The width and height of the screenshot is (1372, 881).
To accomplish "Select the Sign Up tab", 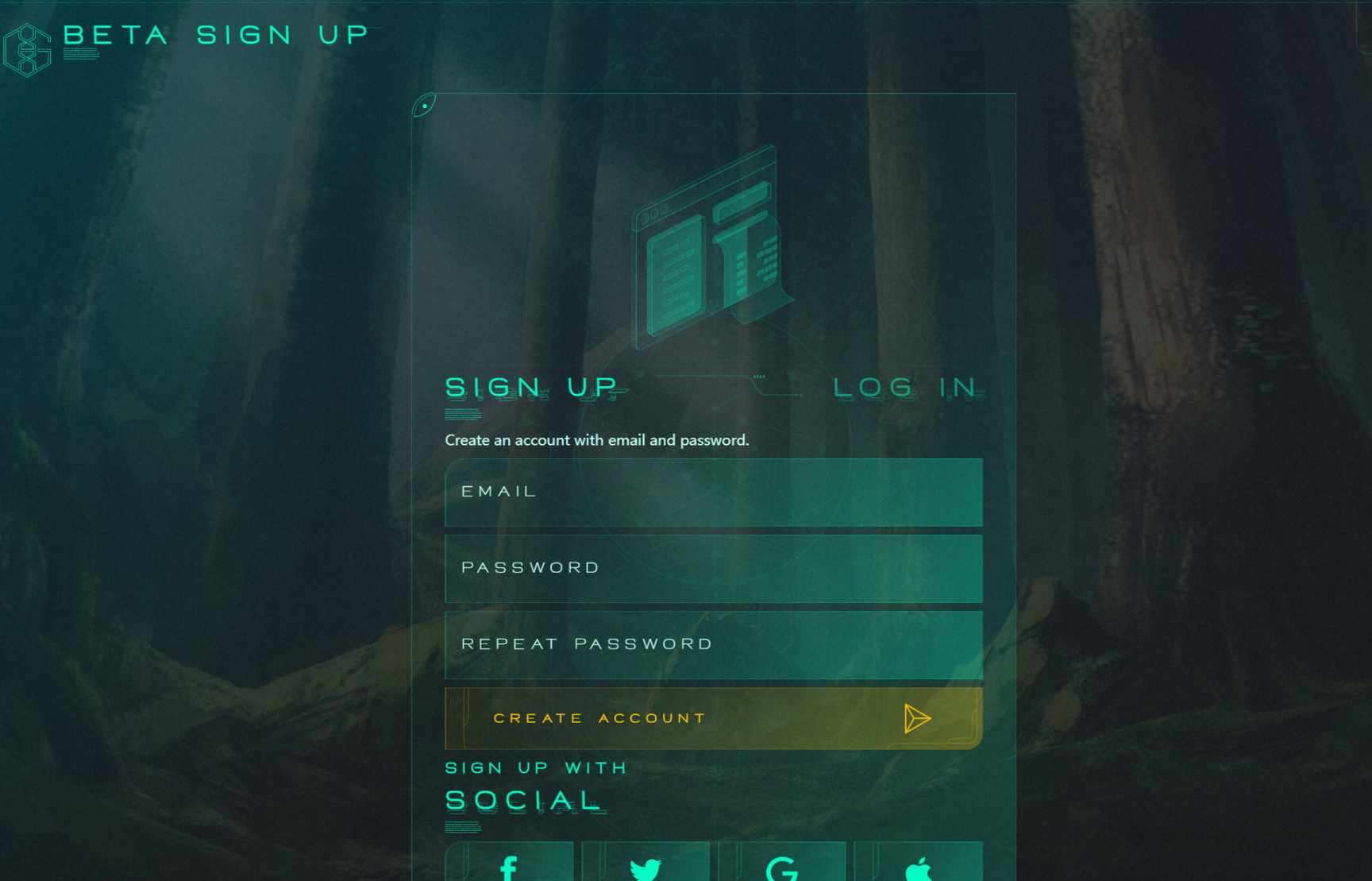I will [x=532, y=387].
